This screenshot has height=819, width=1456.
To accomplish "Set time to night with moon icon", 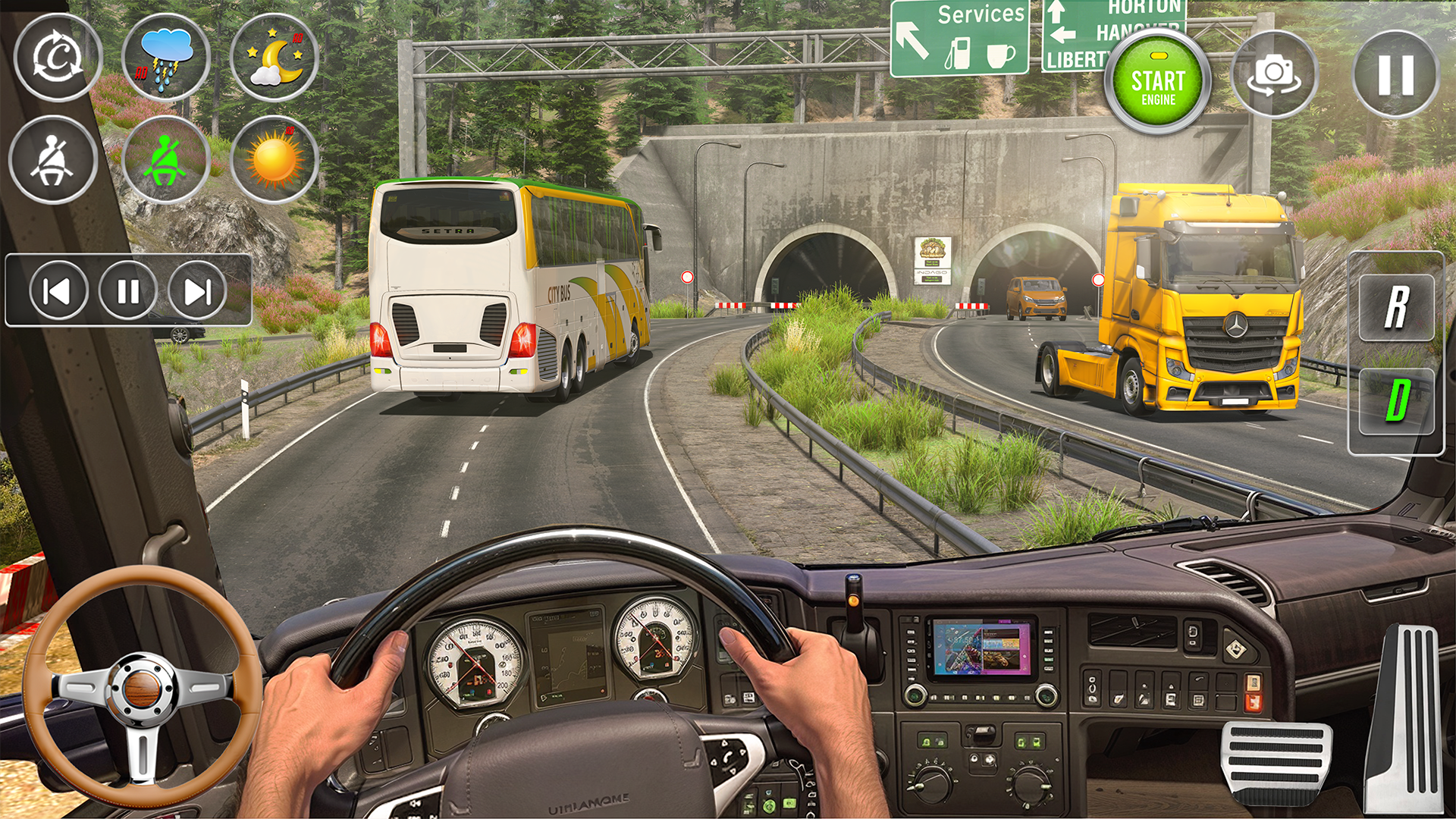I will pos(274,58).
